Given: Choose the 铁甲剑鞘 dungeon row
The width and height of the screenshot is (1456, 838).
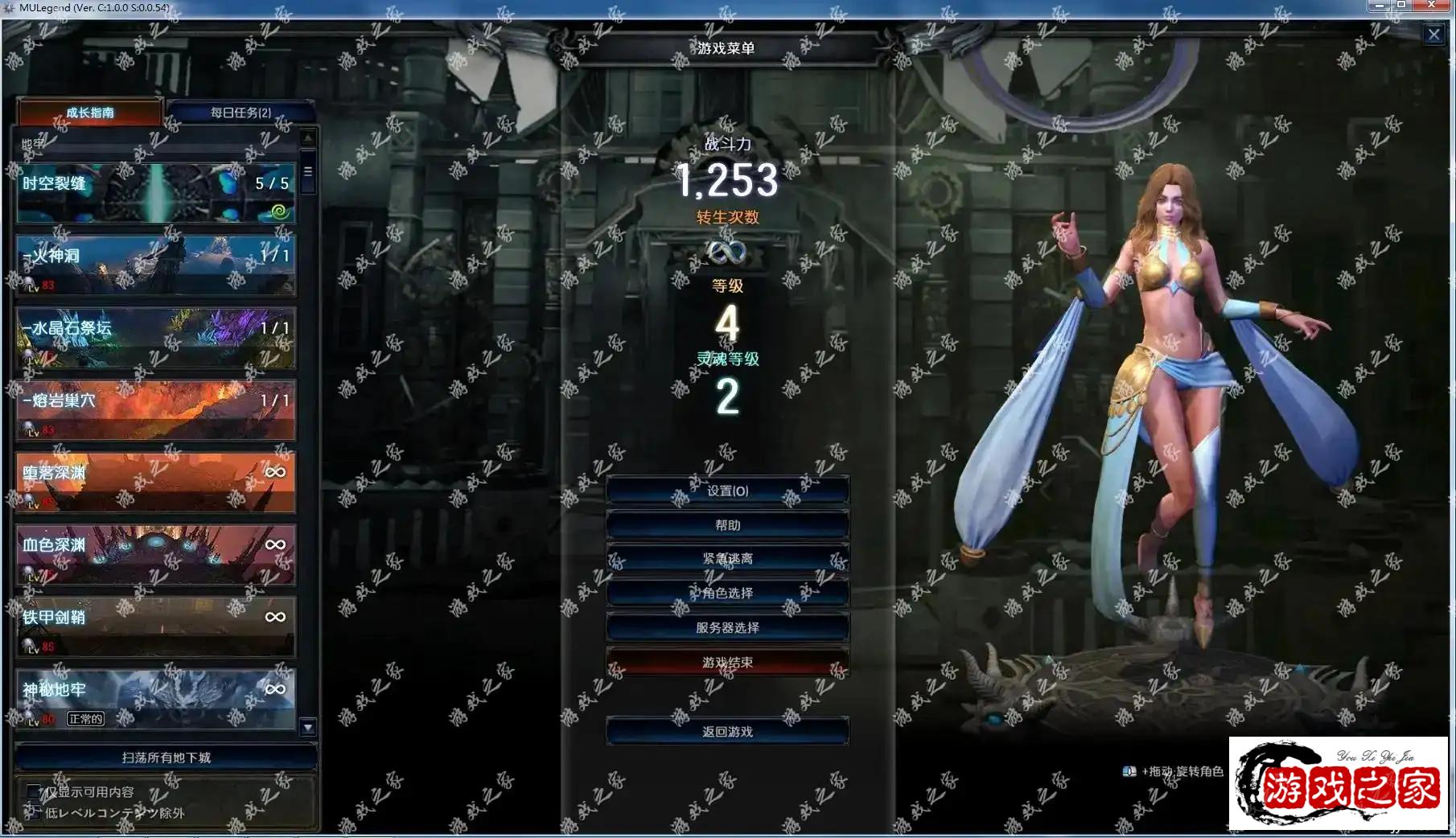Looking at the screenshot, I should point(155,627).
